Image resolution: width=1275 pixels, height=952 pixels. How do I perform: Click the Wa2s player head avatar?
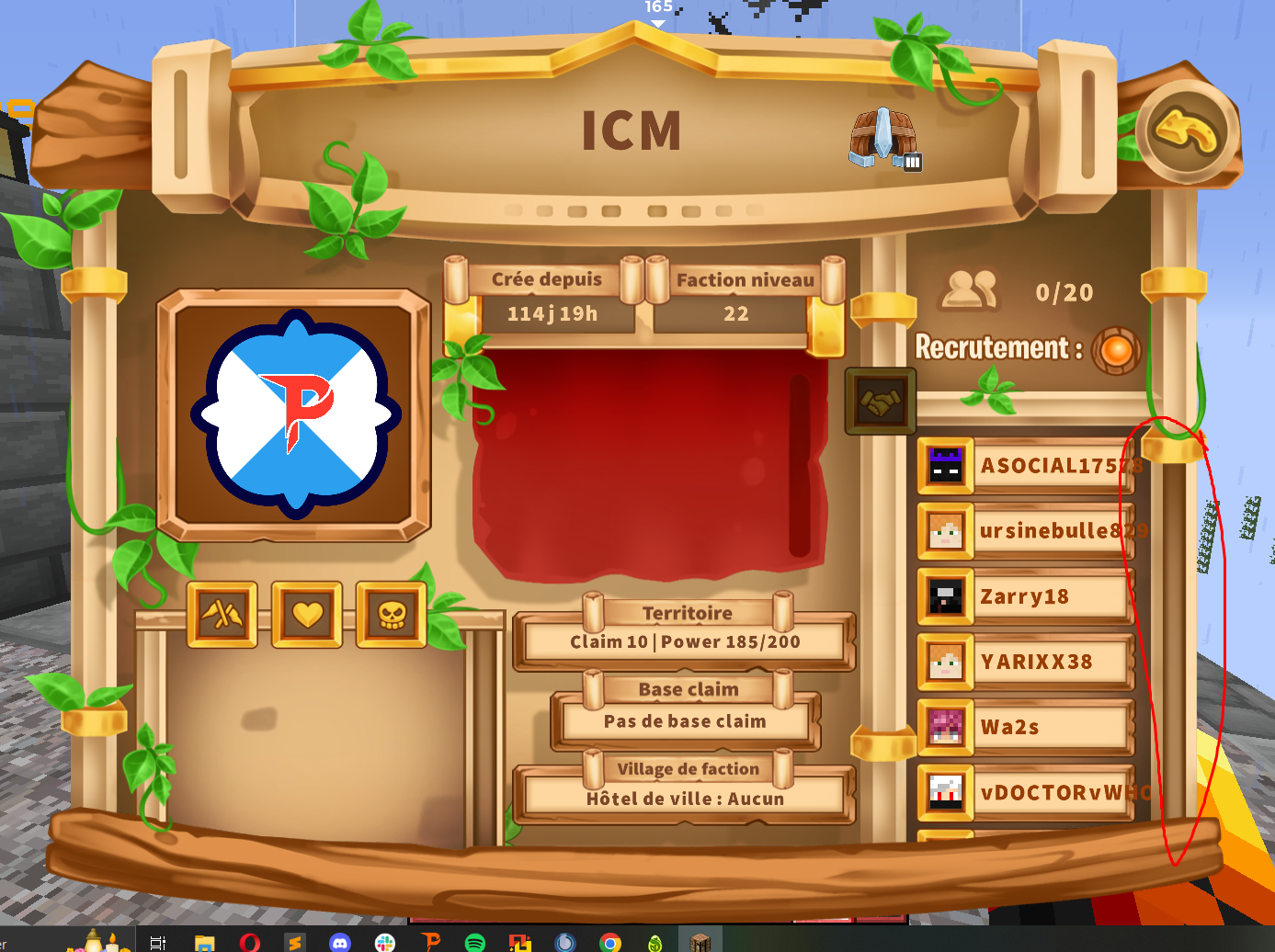947,727
